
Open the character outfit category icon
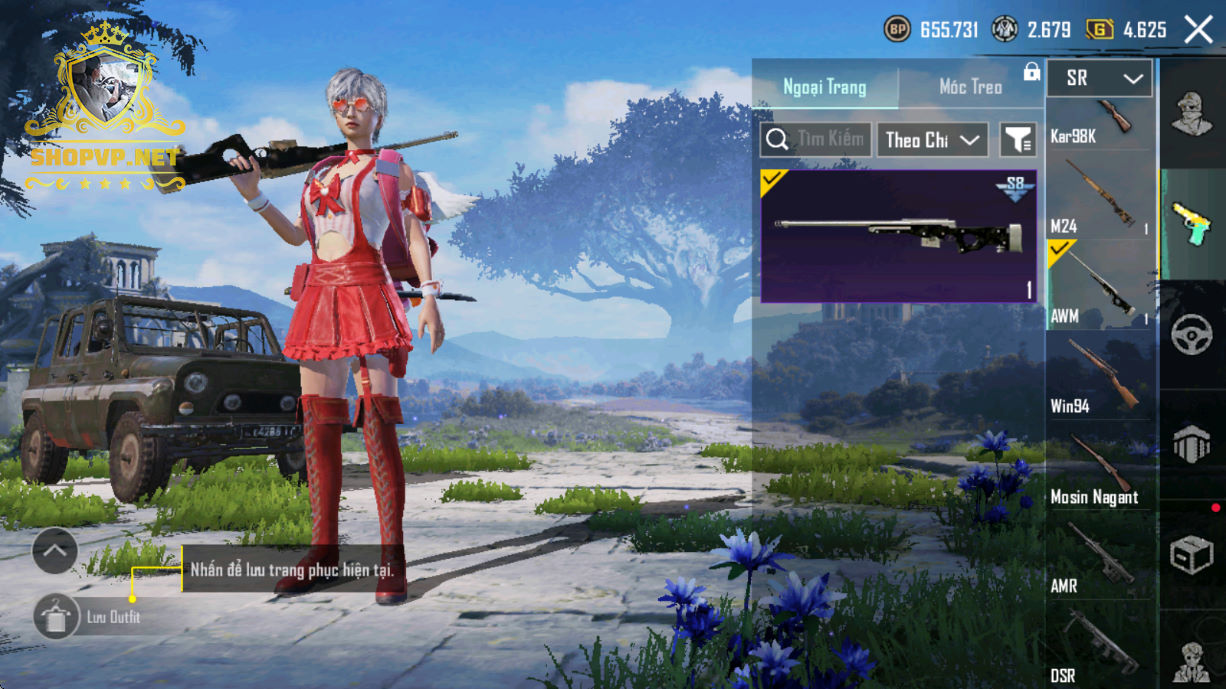1191,112
